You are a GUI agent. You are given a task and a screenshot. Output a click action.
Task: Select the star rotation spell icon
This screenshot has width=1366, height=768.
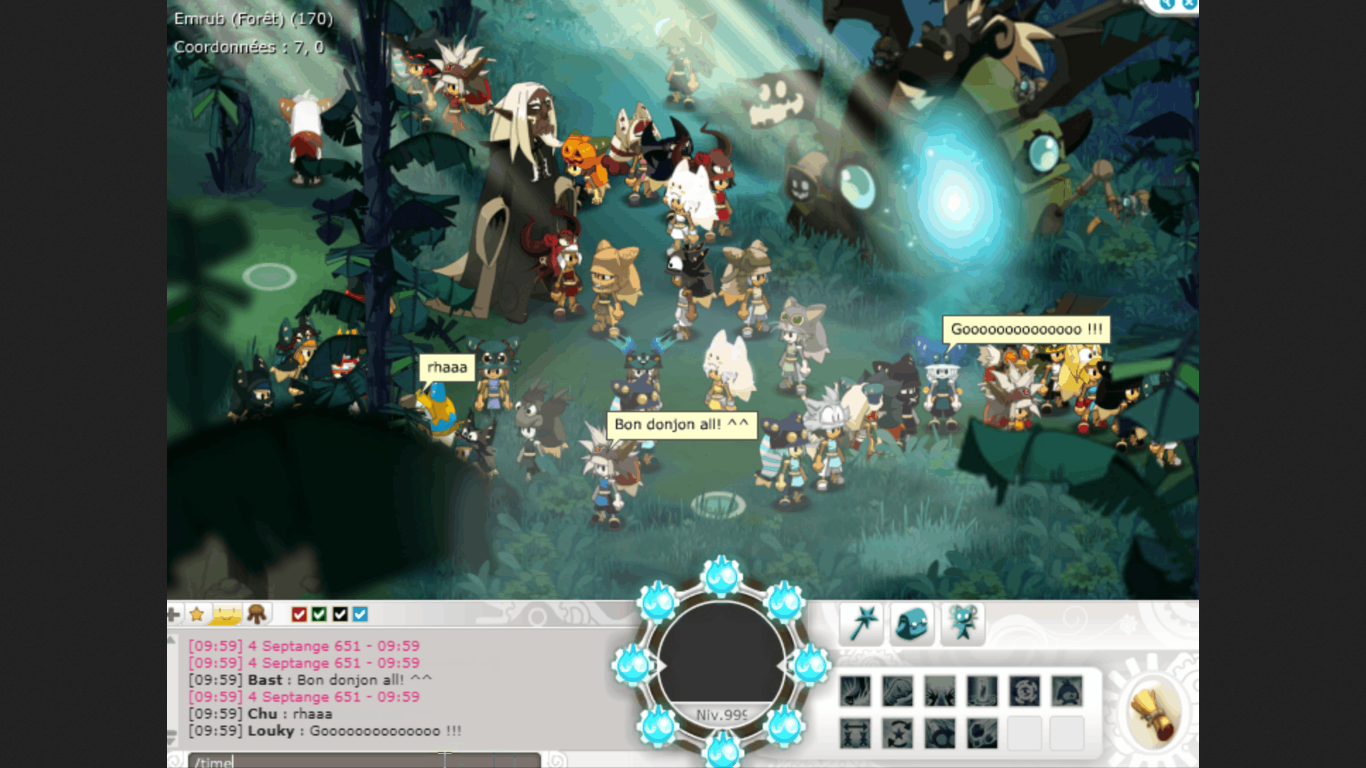[x=897, y=732]
